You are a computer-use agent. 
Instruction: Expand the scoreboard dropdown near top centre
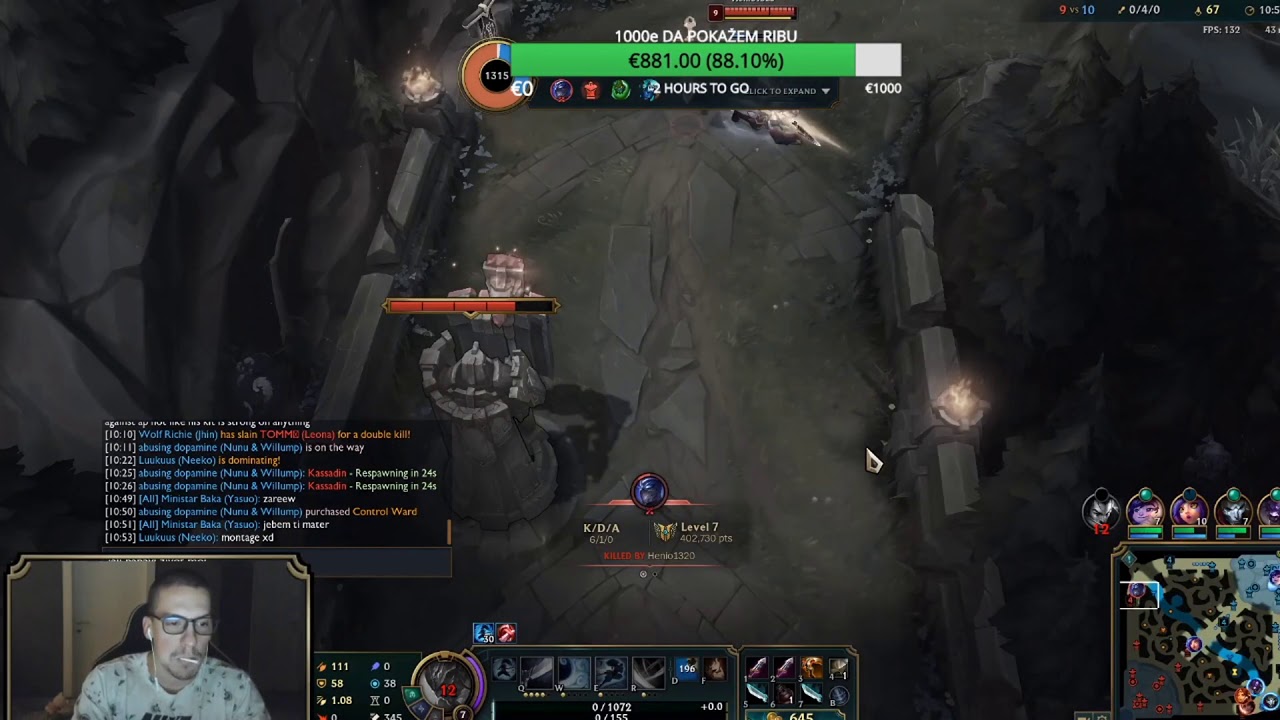825,91
